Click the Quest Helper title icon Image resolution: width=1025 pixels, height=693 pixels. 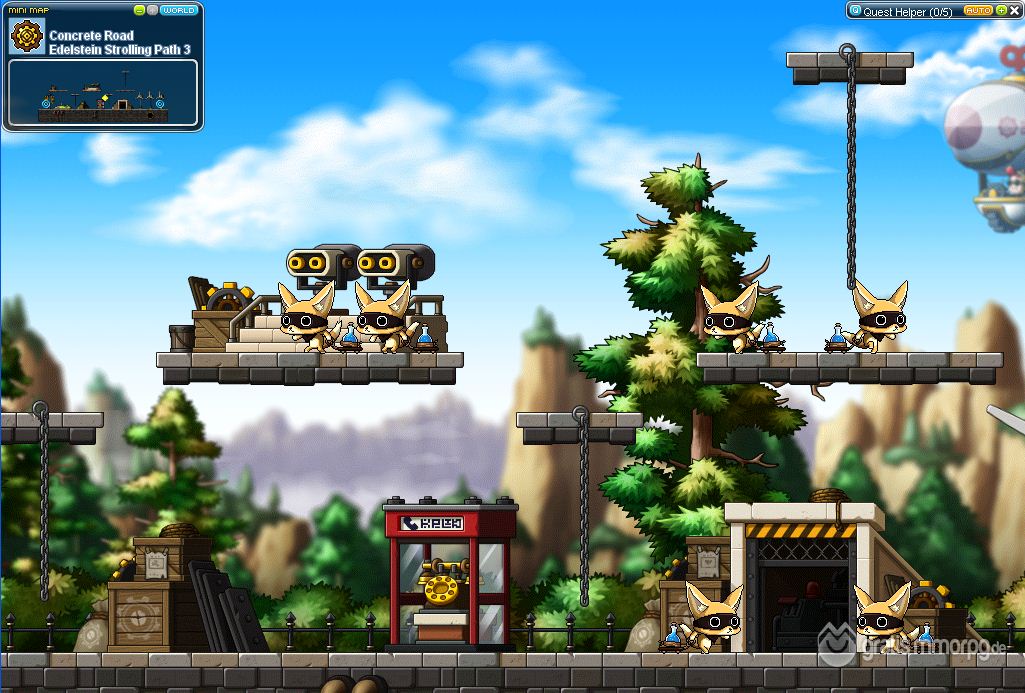point(855,11)
